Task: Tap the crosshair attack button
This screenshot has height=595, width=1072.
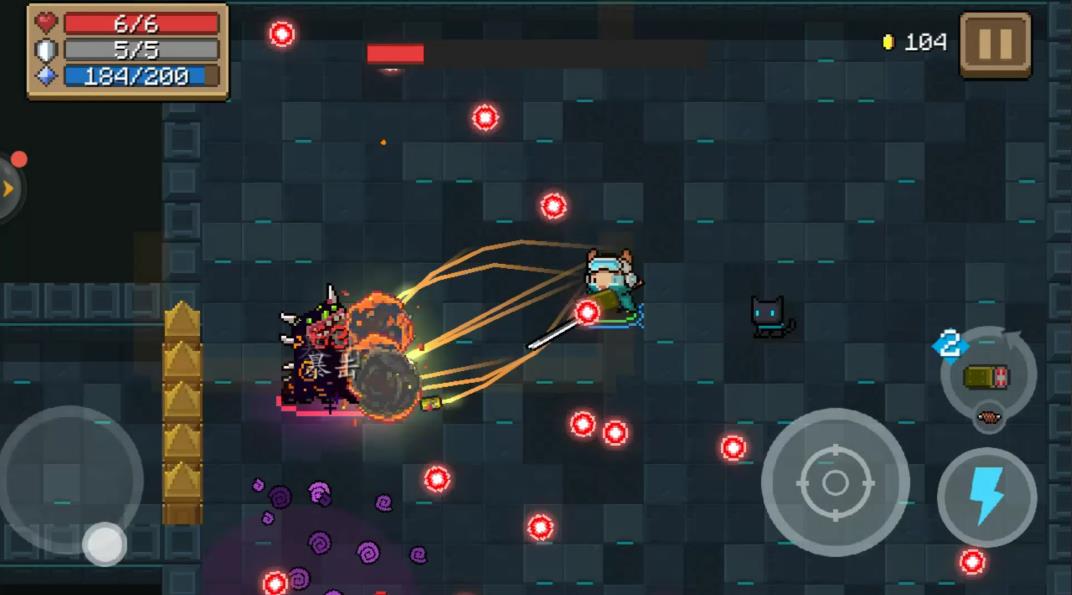Action: (834, 483)
